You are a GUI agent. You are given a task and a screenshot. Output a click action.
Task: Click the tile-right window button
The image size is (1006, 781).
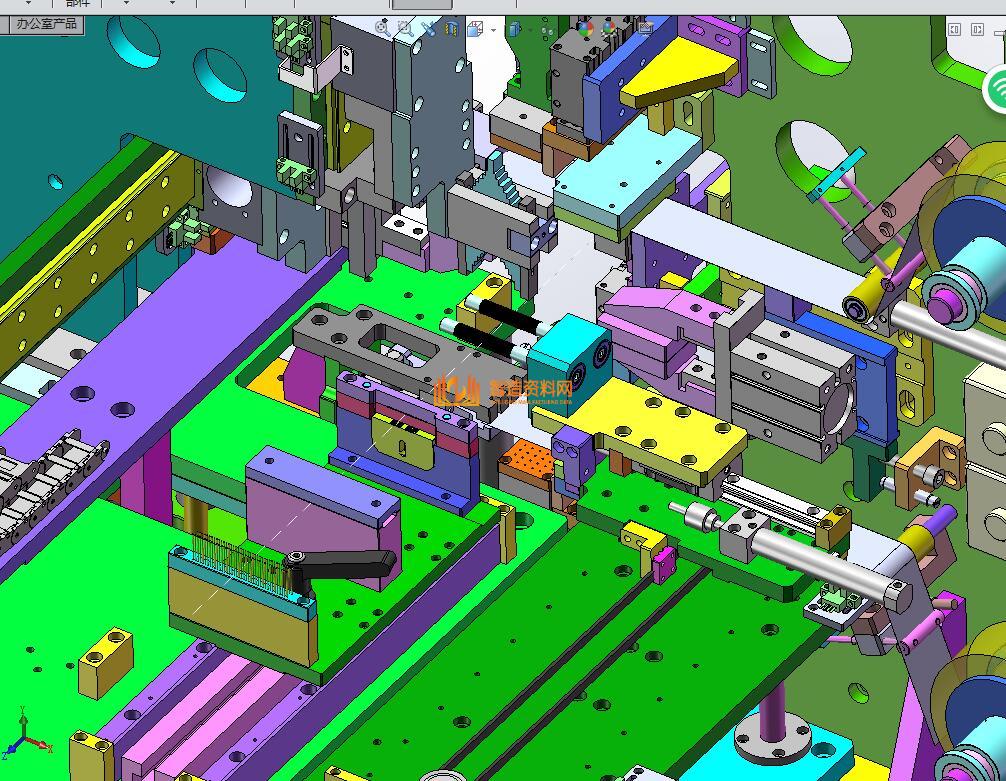tap(977, 30)
